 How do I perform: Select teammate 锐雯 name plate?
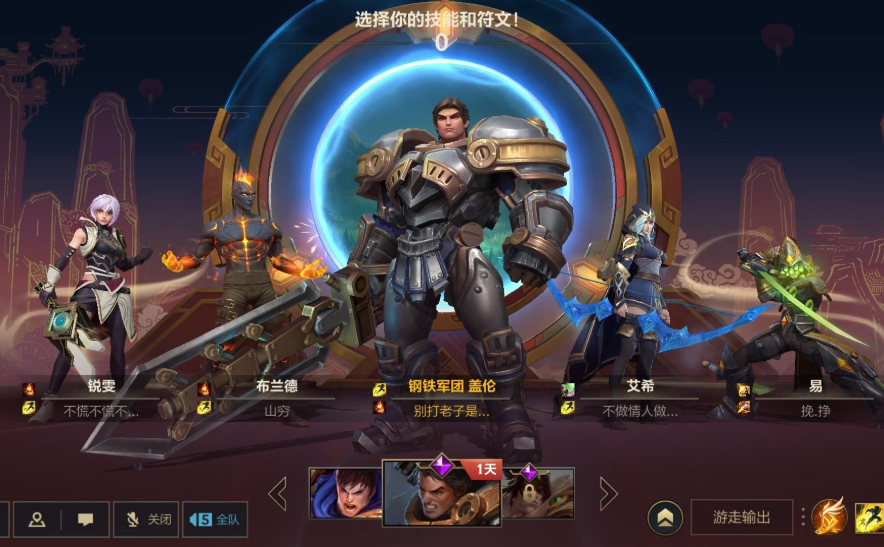(x=101, y=387)
